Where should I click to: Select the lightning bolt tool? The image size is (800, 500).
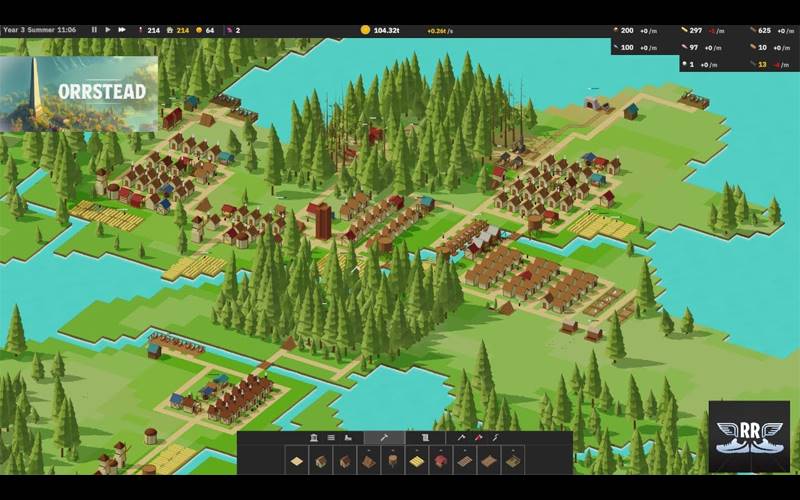point(494,438)
